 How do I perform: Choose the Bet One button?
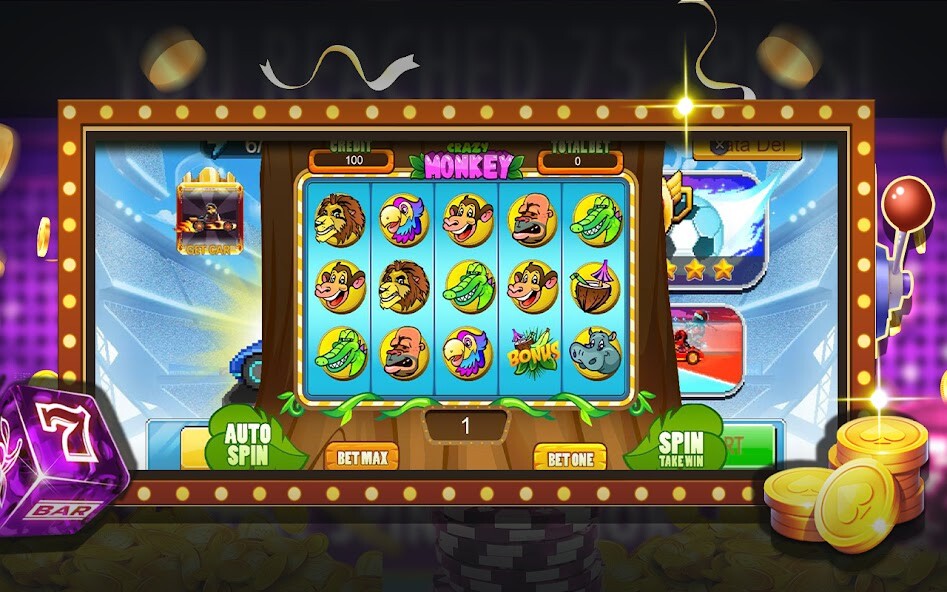point(569,459)
